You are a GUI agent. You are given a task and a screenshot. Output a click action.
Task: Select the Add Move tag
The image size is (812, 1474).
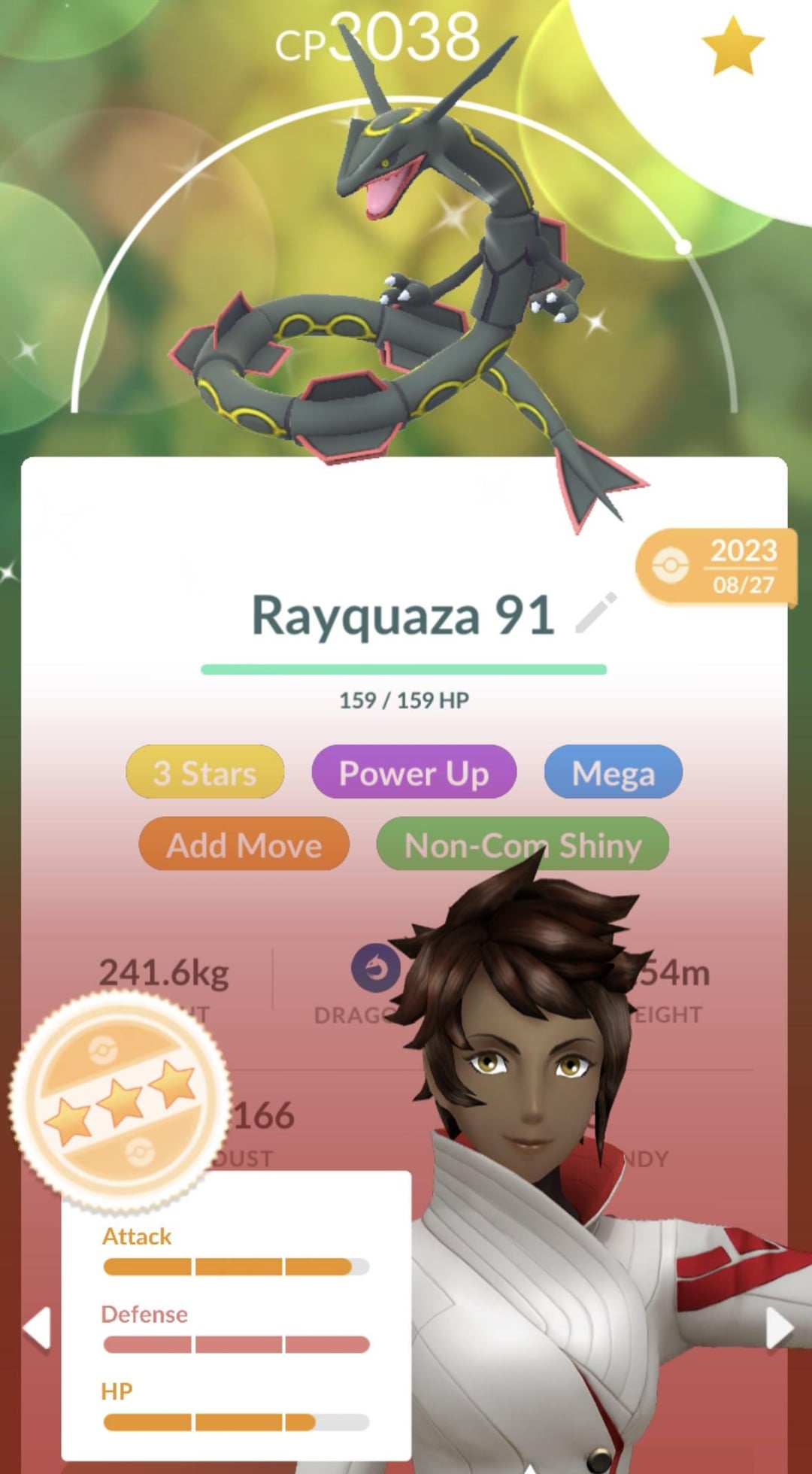tap(244, 845)
